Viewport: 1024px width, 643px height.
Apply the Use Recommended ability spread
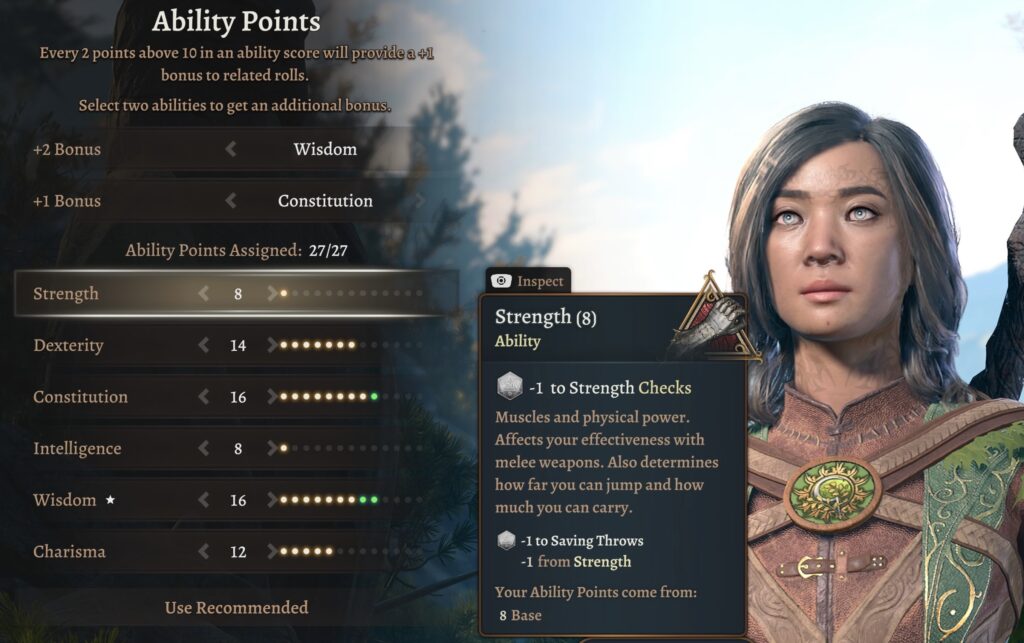click(x=236, y=607)
